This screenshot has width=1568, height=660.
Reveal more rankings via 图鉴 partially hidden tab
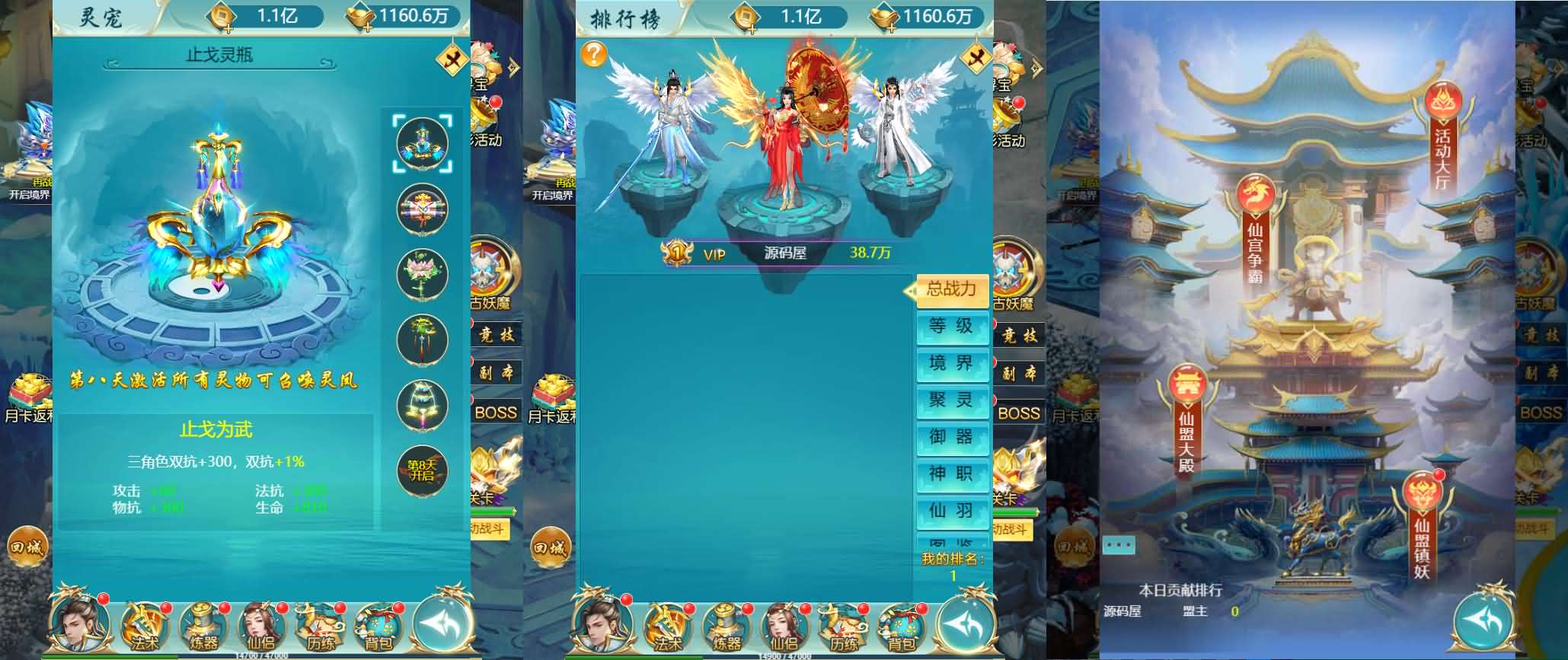[x=951, y=544]
